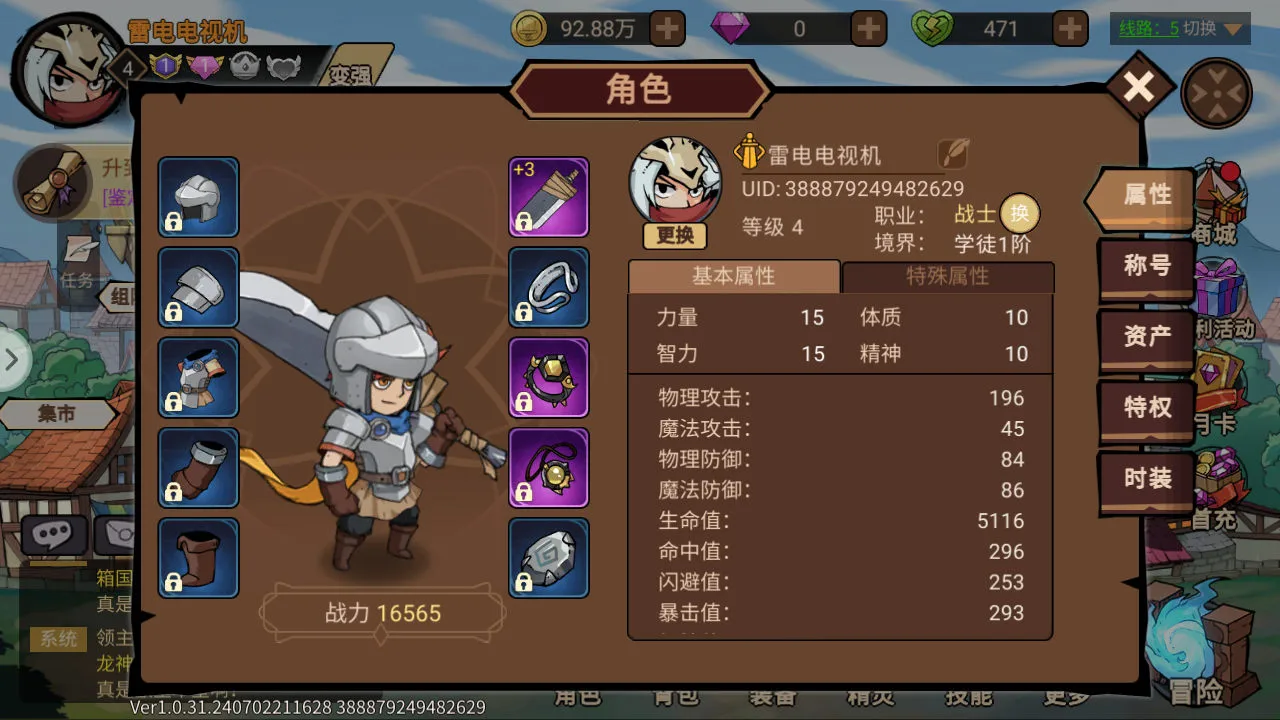Open the 线路 switch dropdown
Screen dimensions: 1280x720
pos(1180,29)
